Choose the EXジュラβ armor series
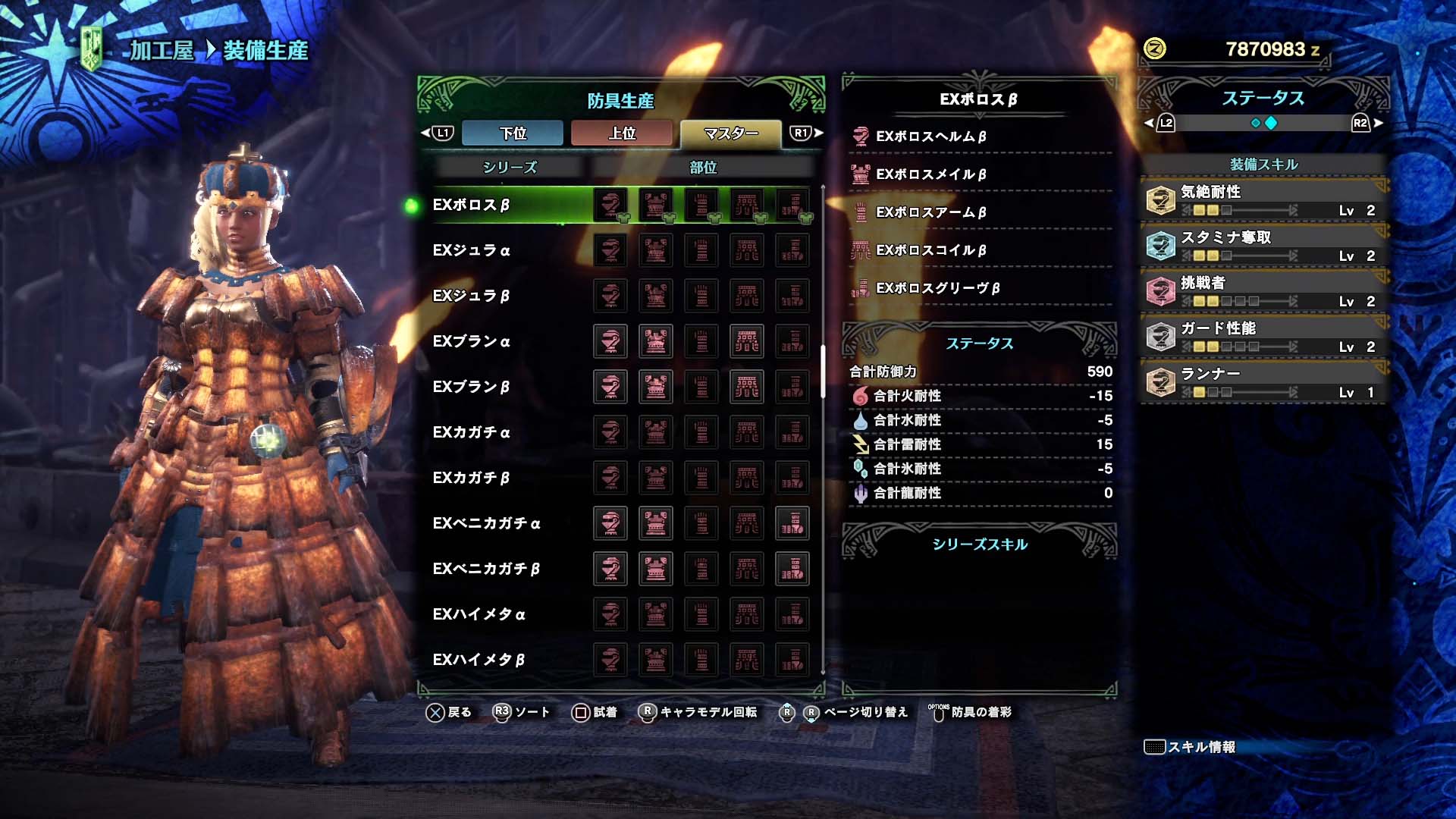 [471, 296]
